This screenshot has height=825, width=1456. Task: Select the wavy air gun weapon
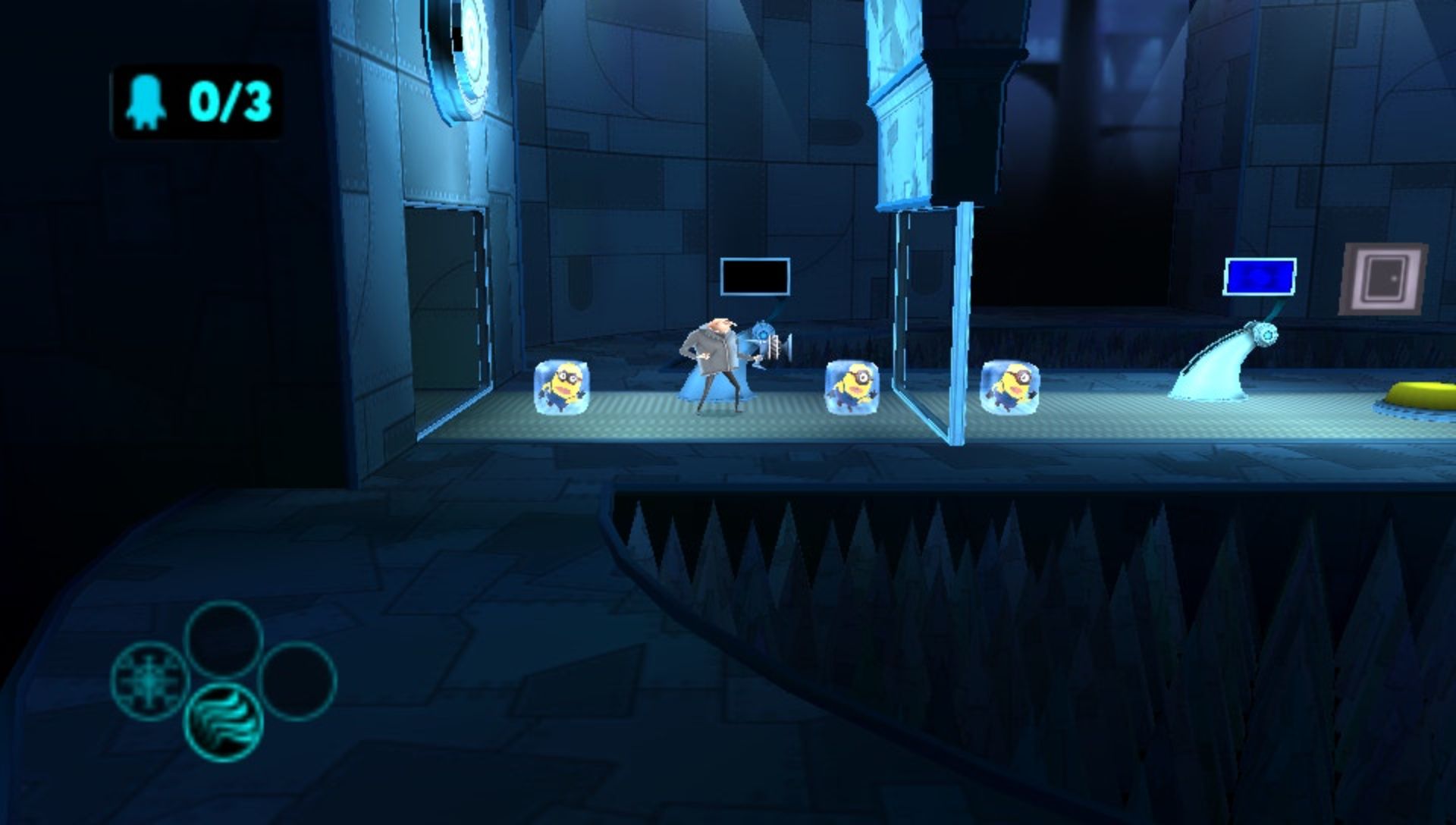(224, 720)
